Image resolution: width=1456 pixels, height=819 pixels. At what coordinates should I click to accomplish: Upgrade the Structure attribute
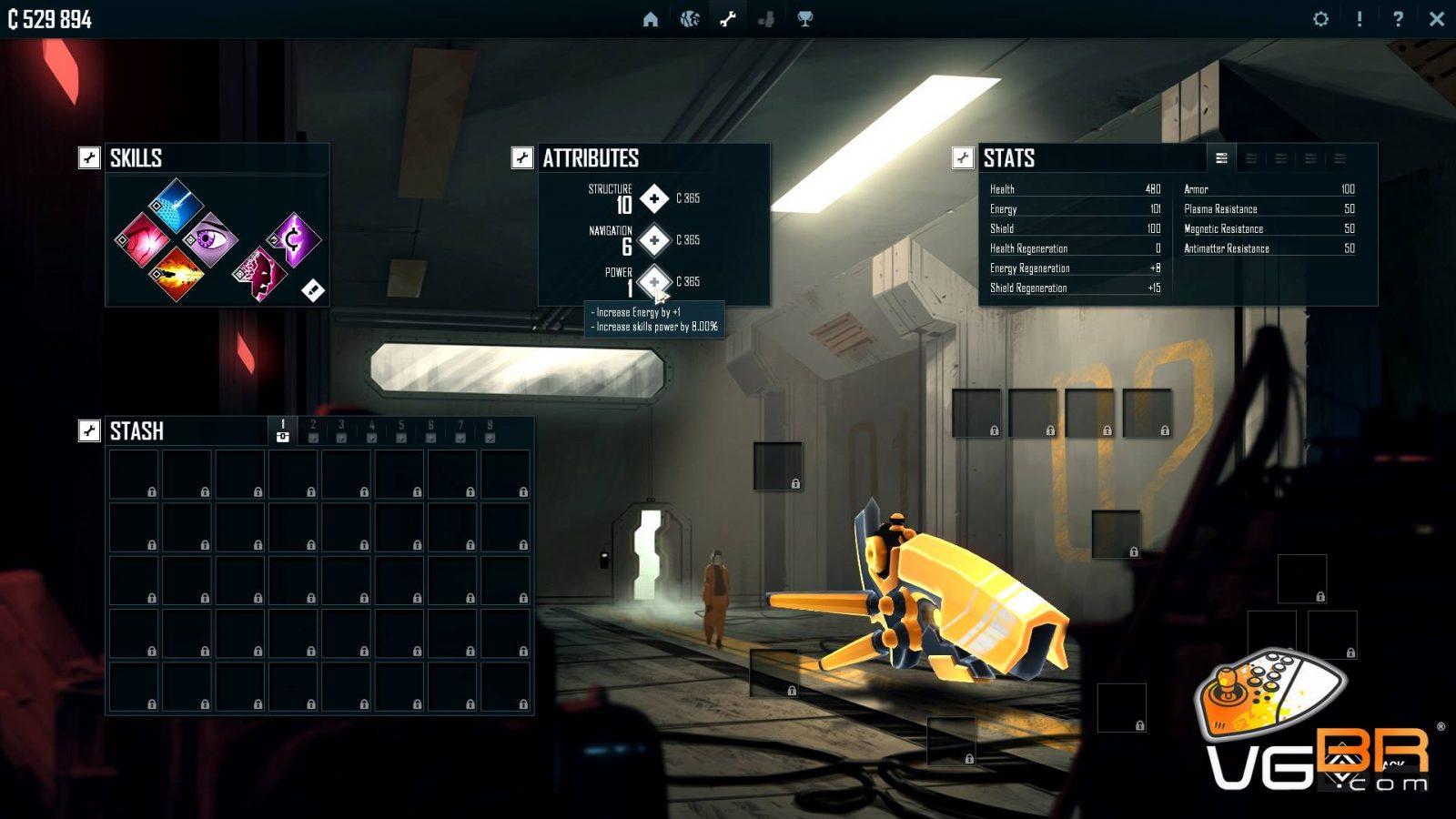(654, 198)
